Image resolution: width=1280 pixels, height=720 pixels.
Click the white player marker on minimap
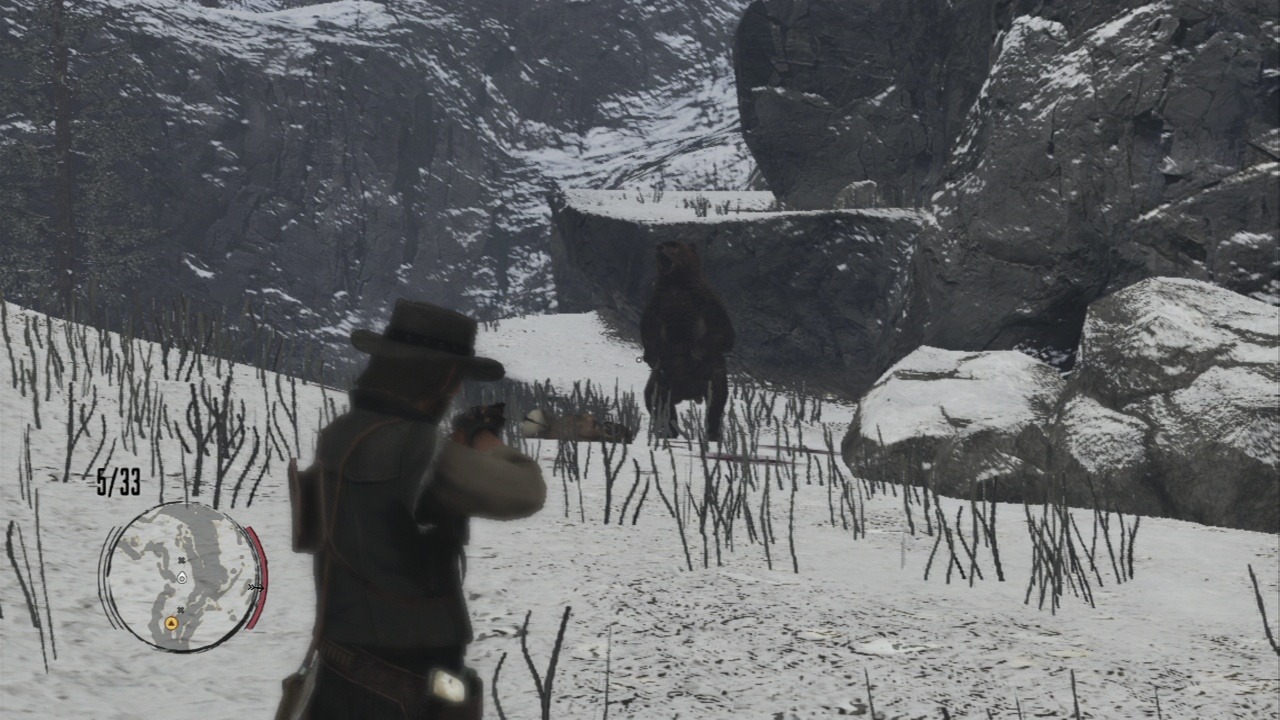pyautogui.click(x=181, y=577)
